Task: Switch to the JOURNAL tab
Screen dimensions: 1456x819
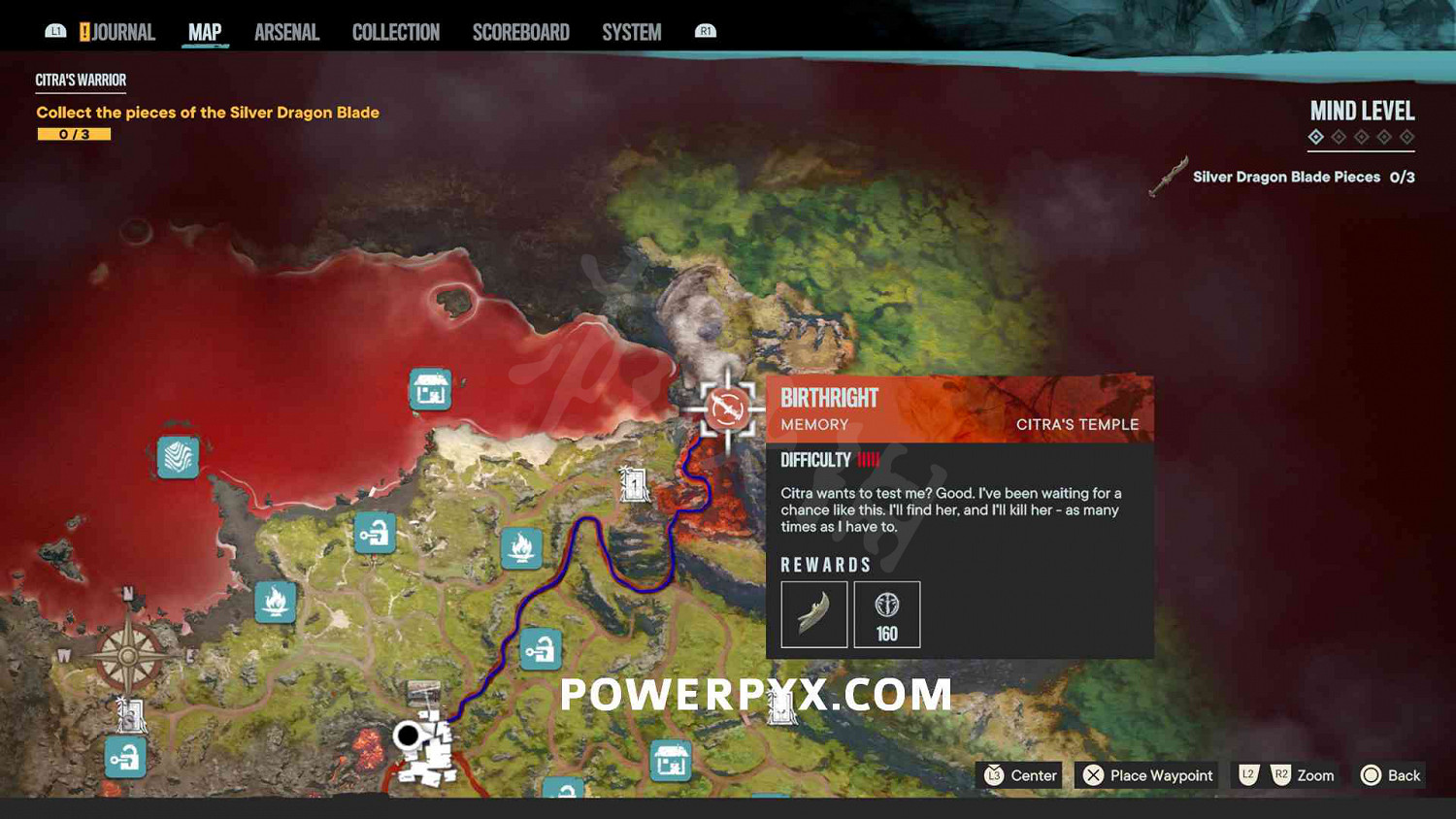Action: 127,31
